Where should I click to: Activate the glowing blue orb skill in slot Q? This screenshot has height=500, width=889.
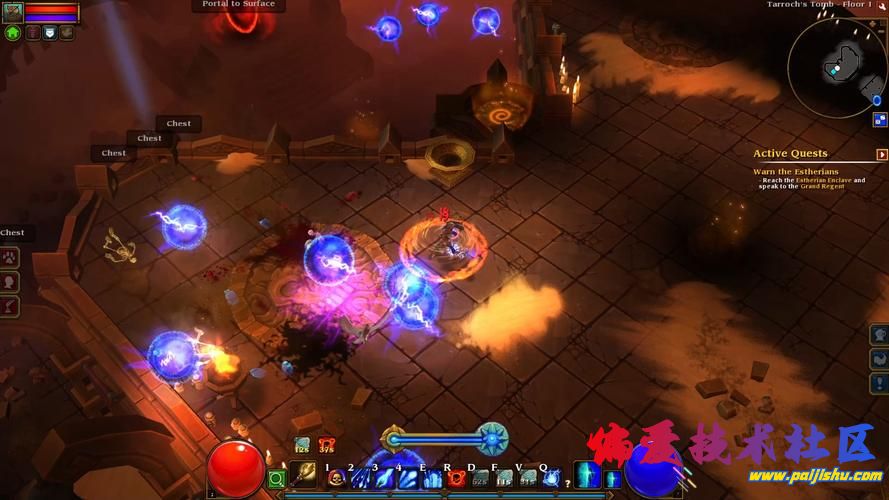pyautogui.click(x=552, y=479)
